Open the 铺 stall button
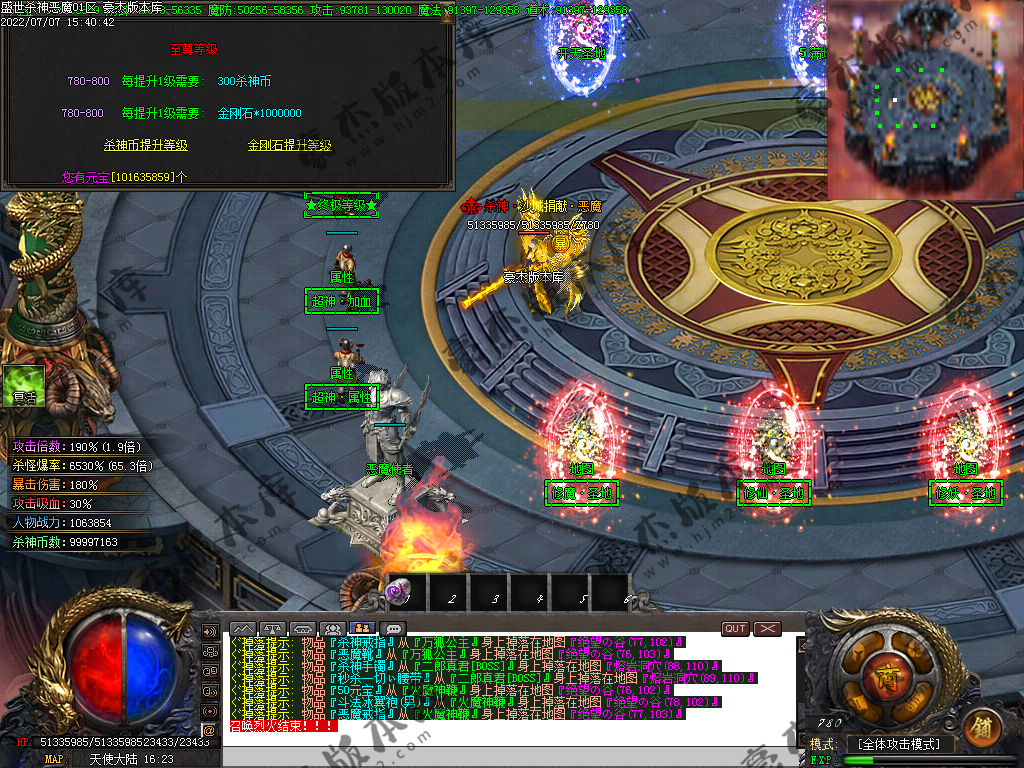This screenshot has width=1024, height=768. click(981, 728)
